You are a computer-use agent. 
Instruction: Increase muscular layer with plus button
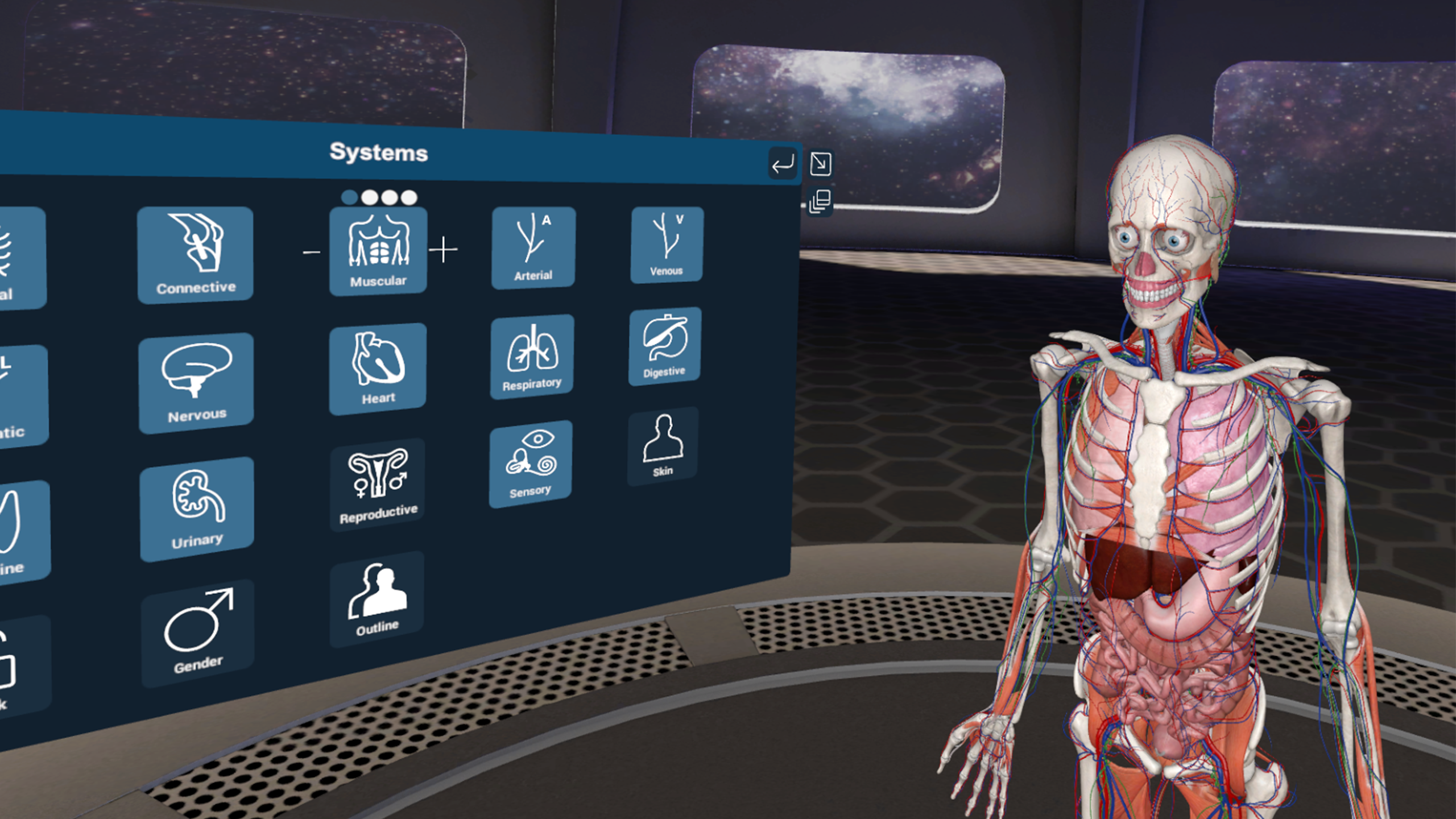pos(443,250)
